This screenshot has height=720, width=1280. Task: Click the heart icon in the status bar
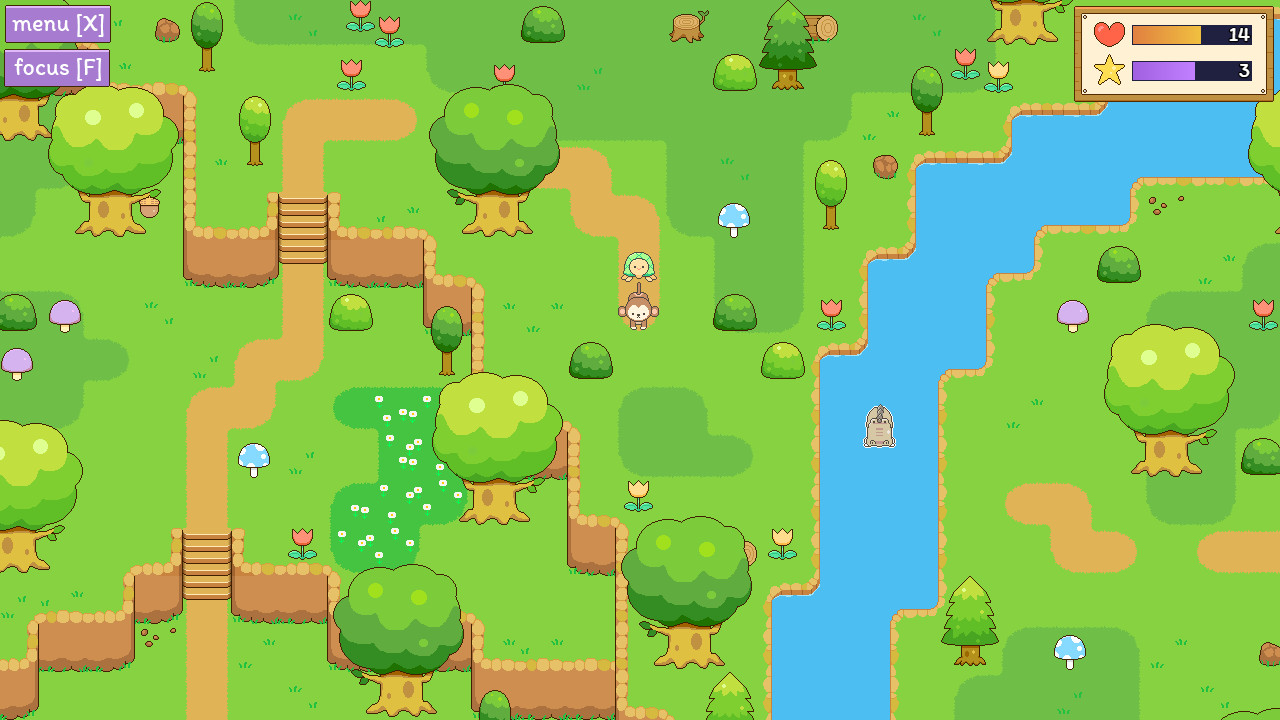[x=1110, y=33]
